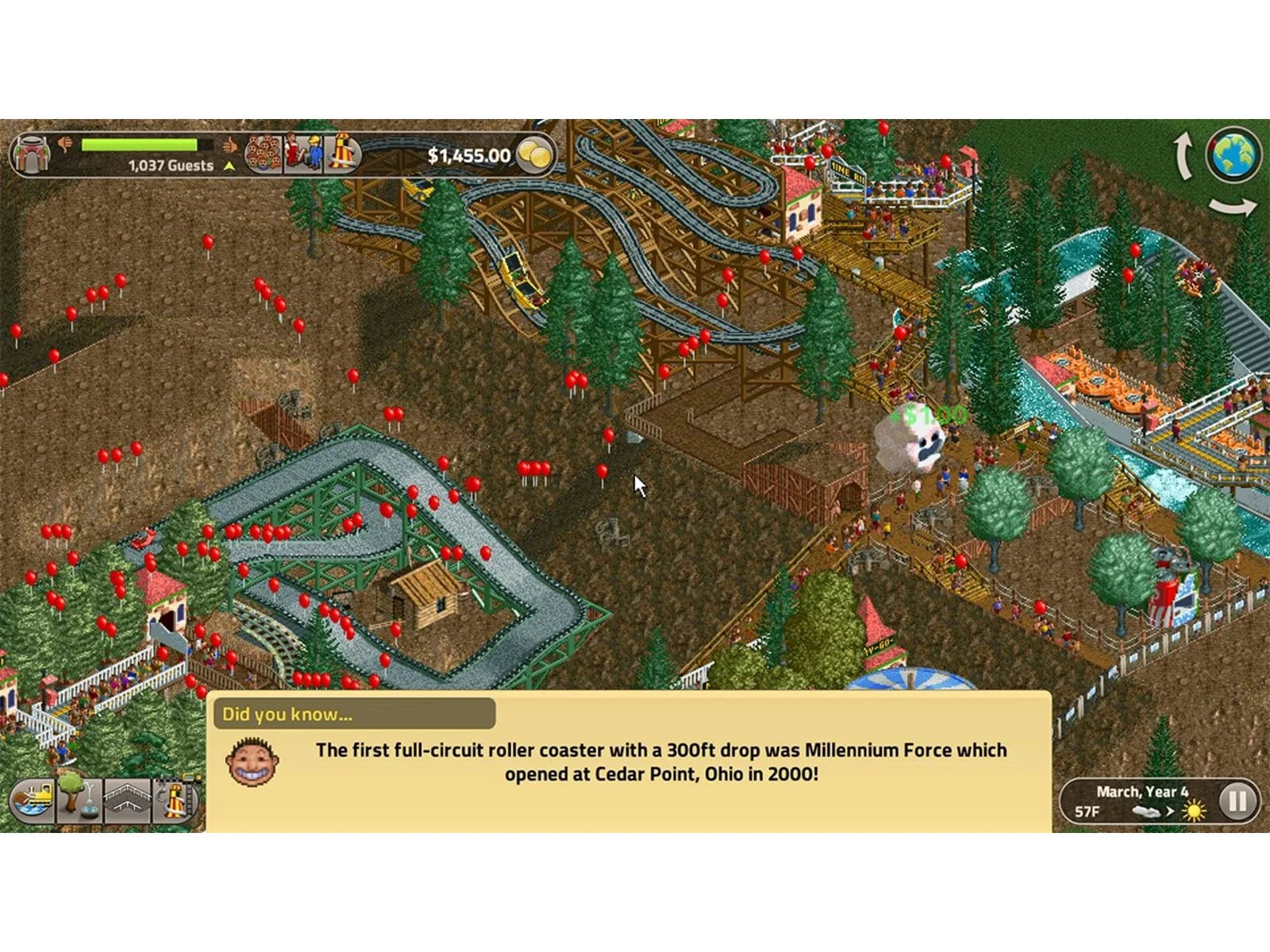Open the globe map button

tap(1233, 154)
